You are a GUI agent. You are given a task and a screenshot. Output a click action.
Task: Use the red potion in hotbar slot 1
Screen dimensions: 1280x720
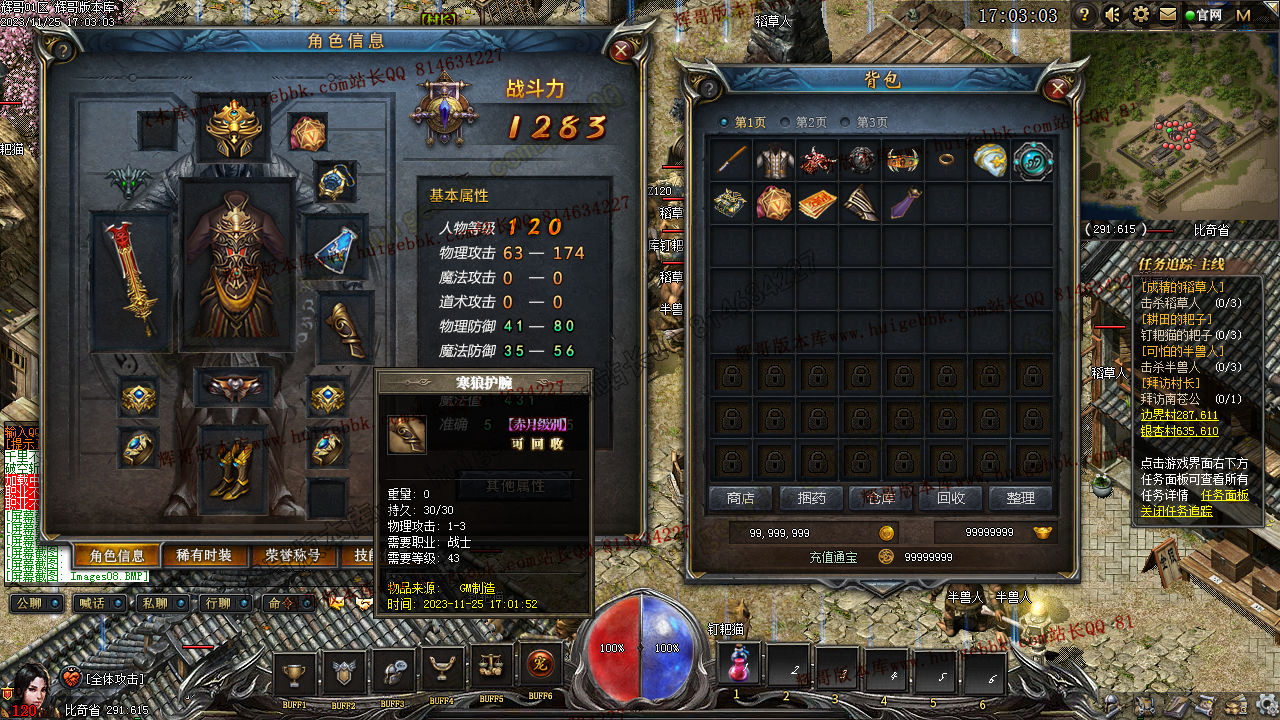point(737,664)
